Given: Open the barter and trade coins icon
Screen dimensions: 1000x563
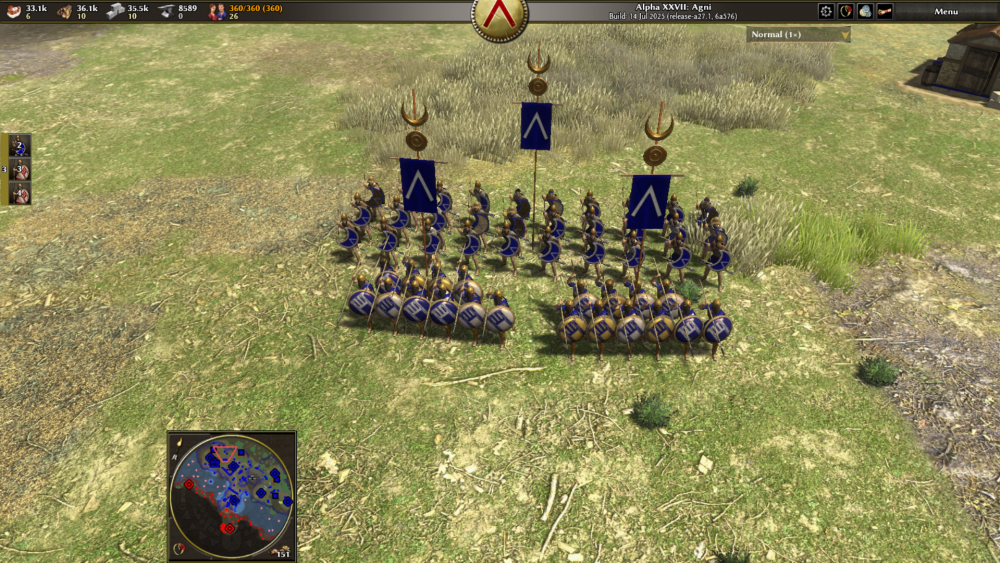Looking at the screenshot, I should pos(865,11).
